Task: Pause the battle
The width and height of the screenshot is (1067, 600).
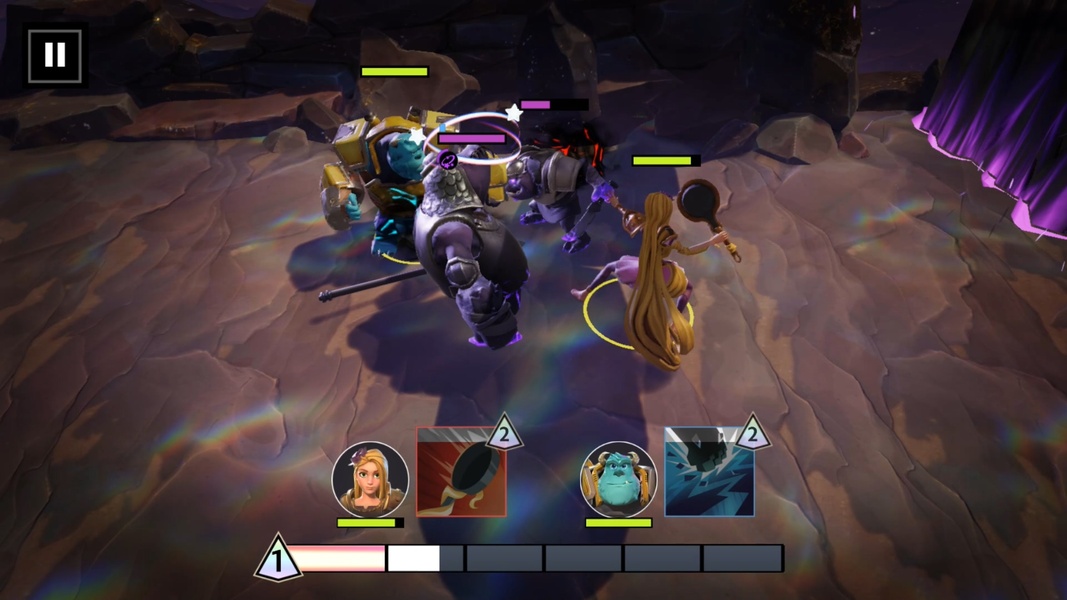Action: (54, 55)
